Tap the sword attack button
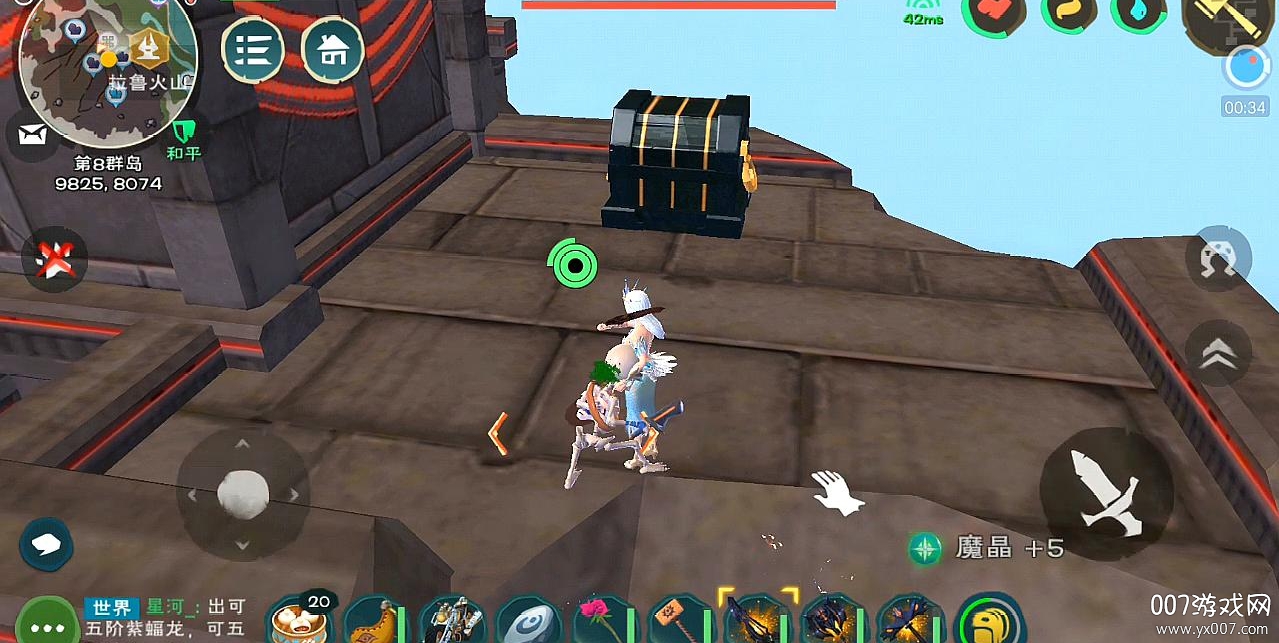Screen dimensions: 1279x643 [1105, 490]
